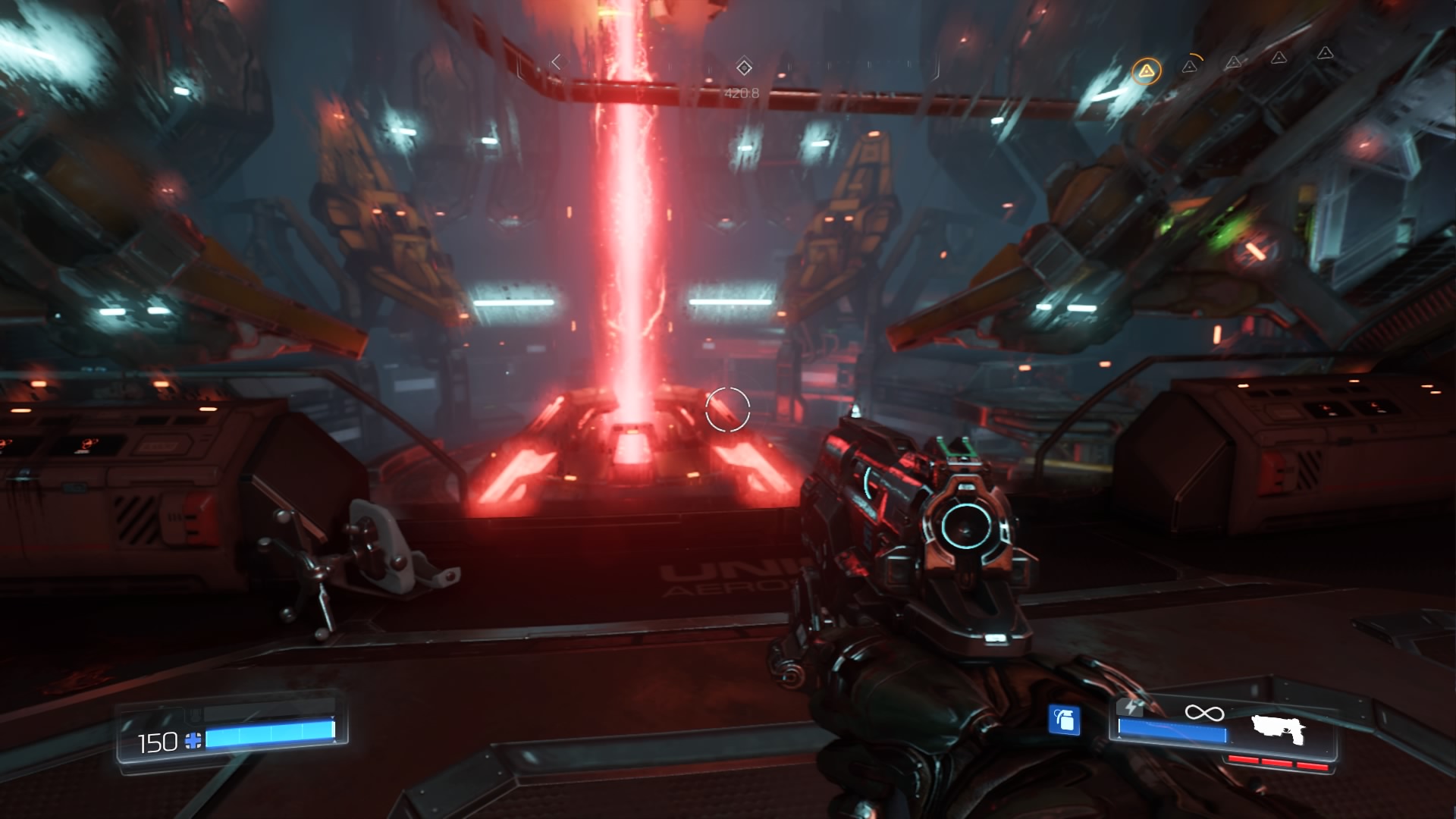Screen dimensions: 1456x819
Task: Click the pistol weapon silhouette icon
Action: (x=1278, y=730)
